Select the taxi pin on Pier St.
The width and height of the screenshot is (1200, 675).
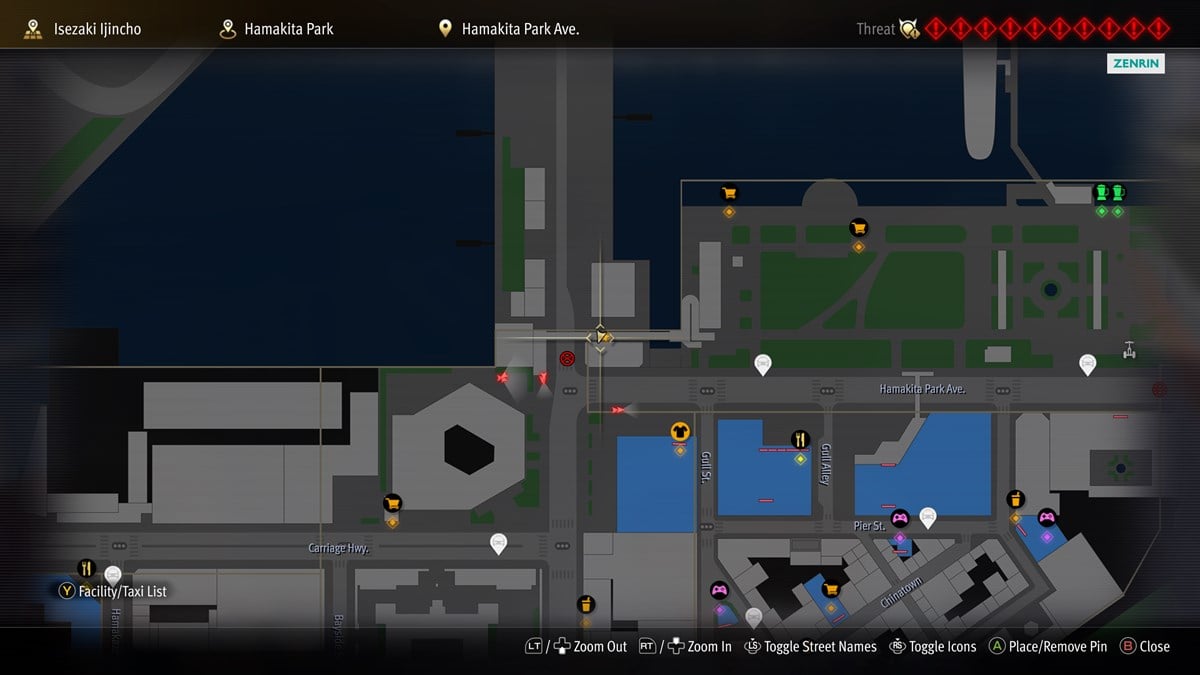click(x=928, y=516)
